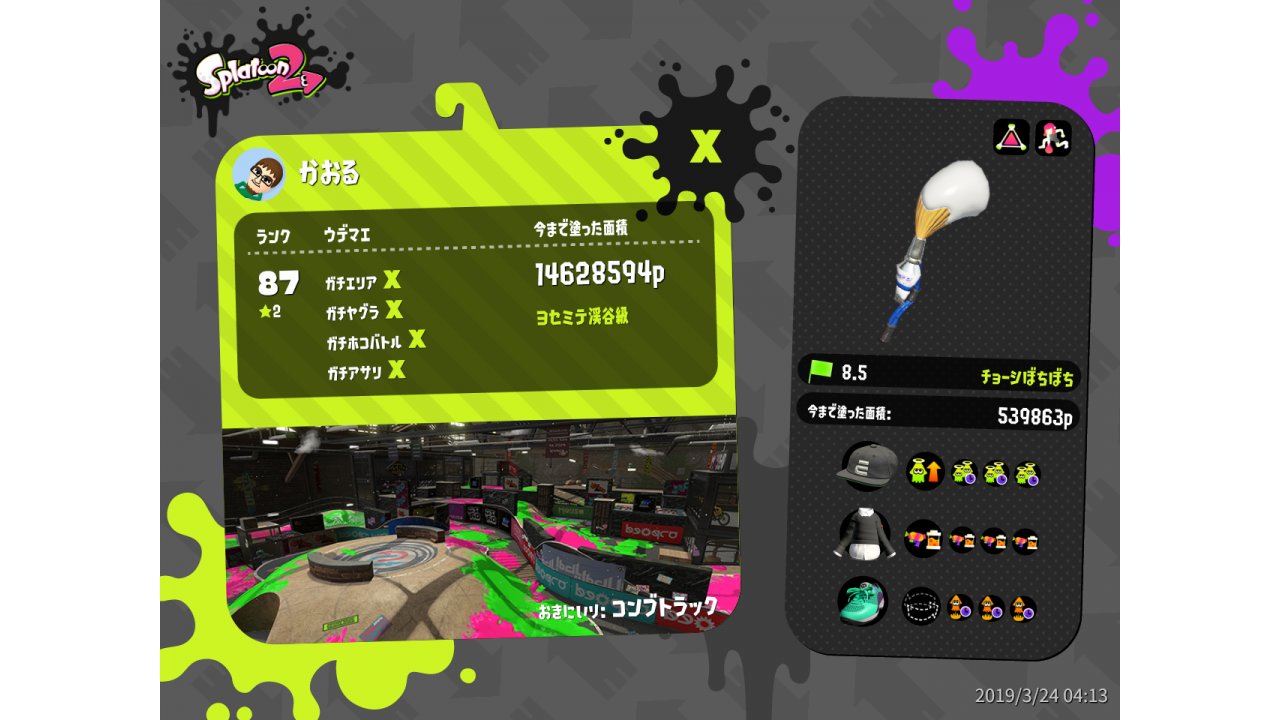Click the triangle sub weapon icon
The width and height of the screenshot is (1280, 720).
point(1011,137)
